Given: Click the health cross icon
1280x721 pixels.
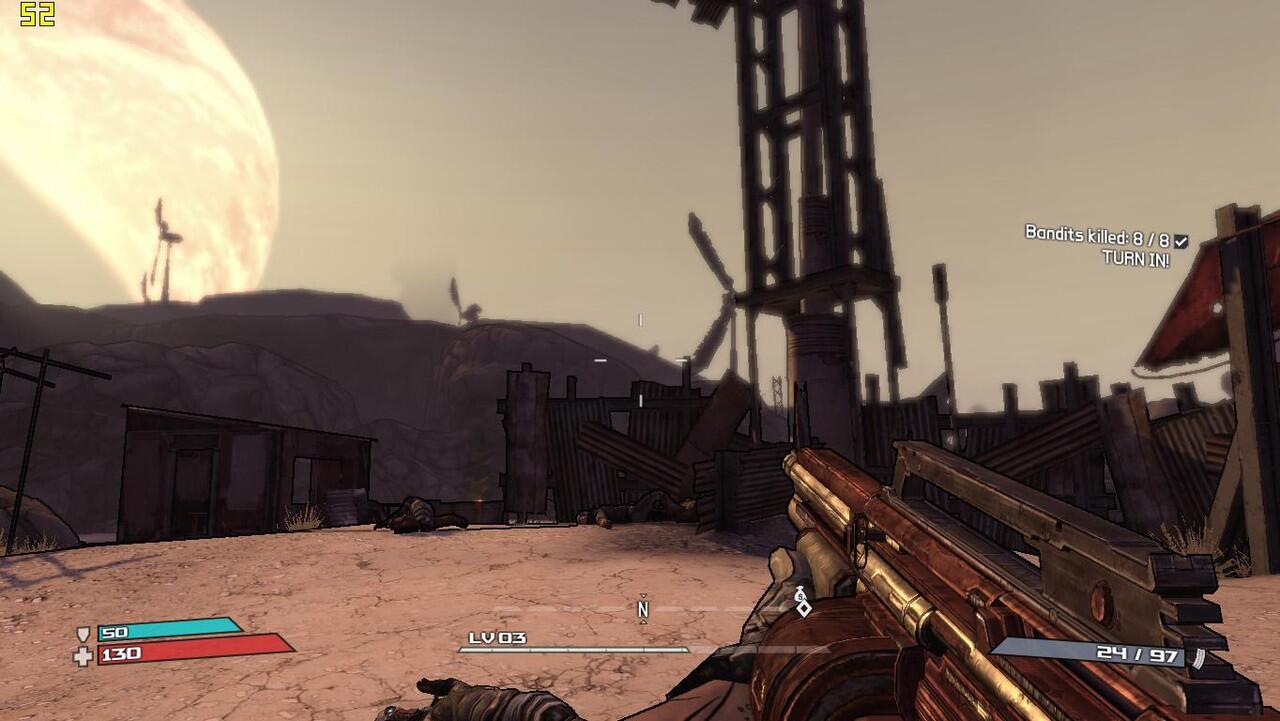Looking at the screenshot, I should (83, 656).
